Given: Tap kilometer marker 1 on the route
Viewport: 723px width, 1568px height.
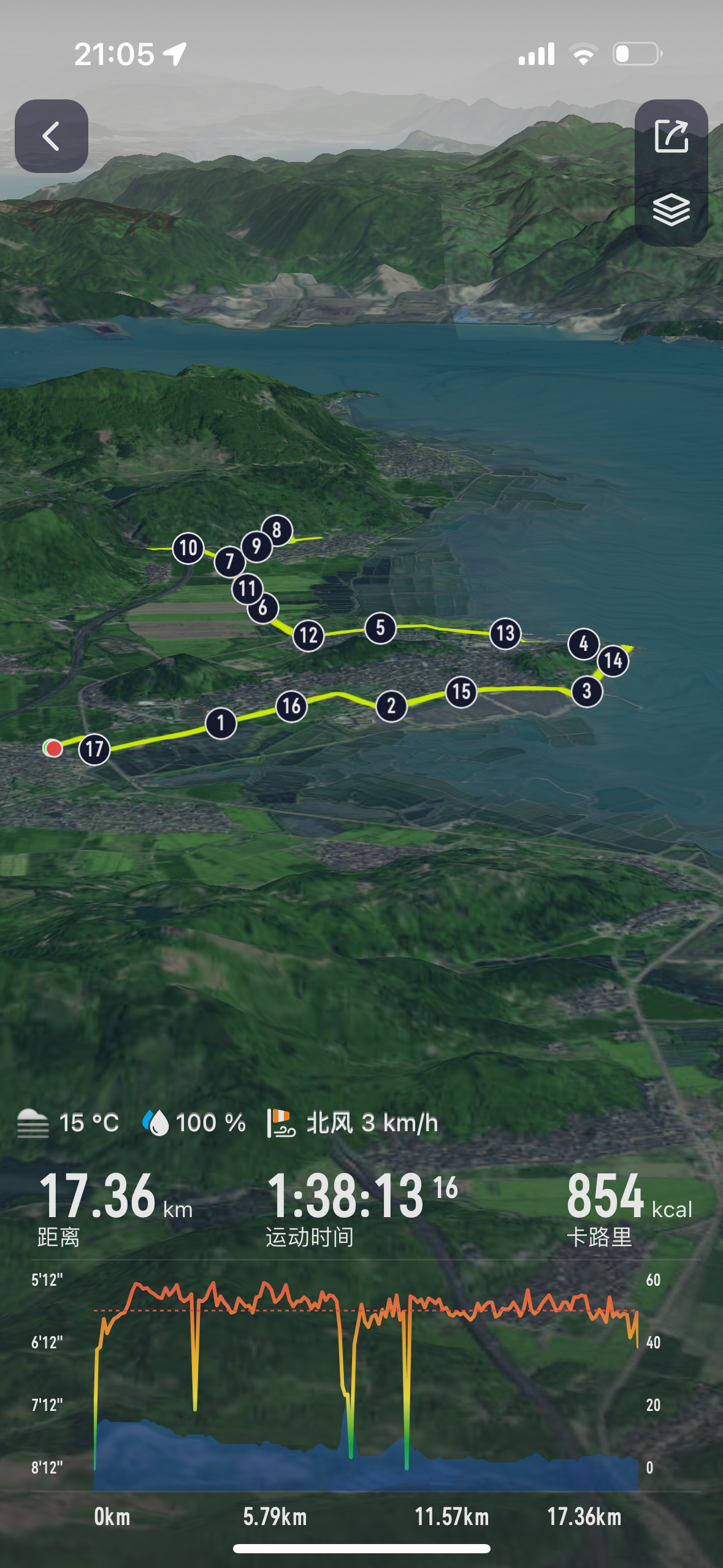Looking at the screenshot, I should click(221, 723).
